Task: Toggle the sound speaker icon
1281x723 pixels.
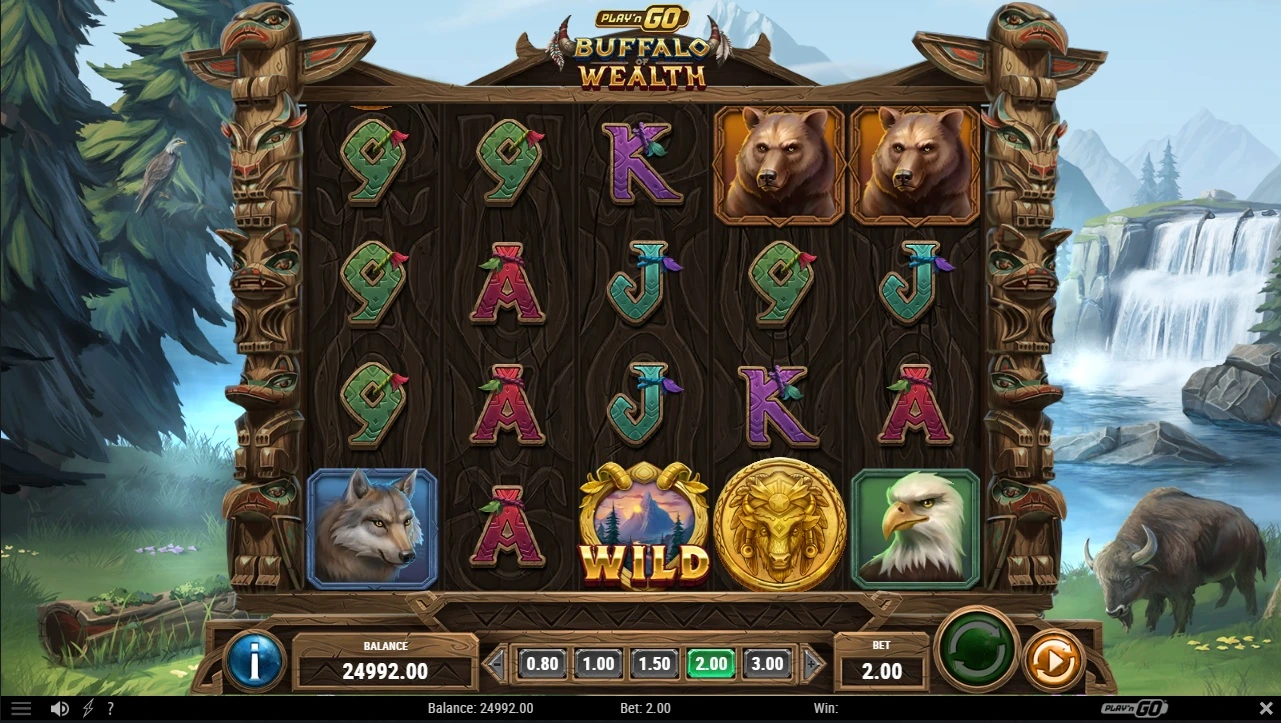Action: click(x=60, y=708)
